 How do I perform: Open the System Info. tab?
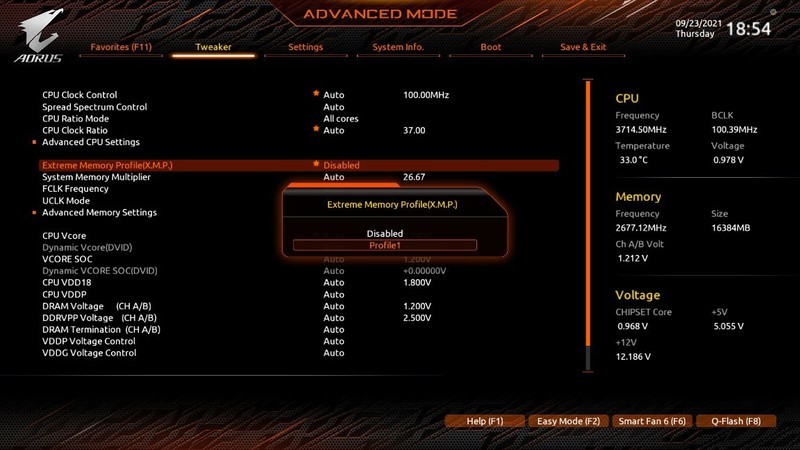pos(398,47)
